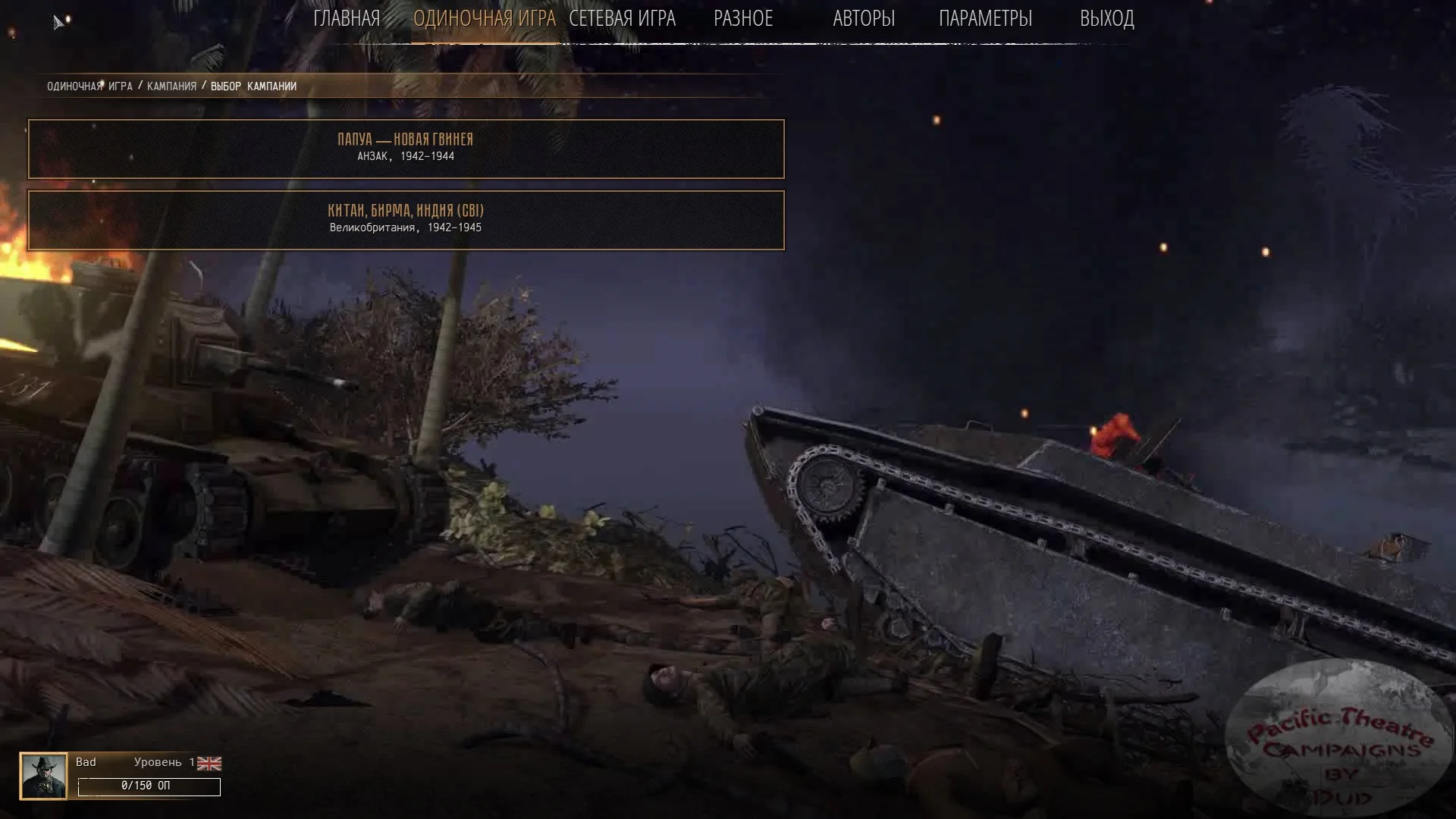Open the СЕТЕВАЯ ИГРА multiplayer tab
The width and height of the screenshot is (1456, 819).
pos(622,18)
